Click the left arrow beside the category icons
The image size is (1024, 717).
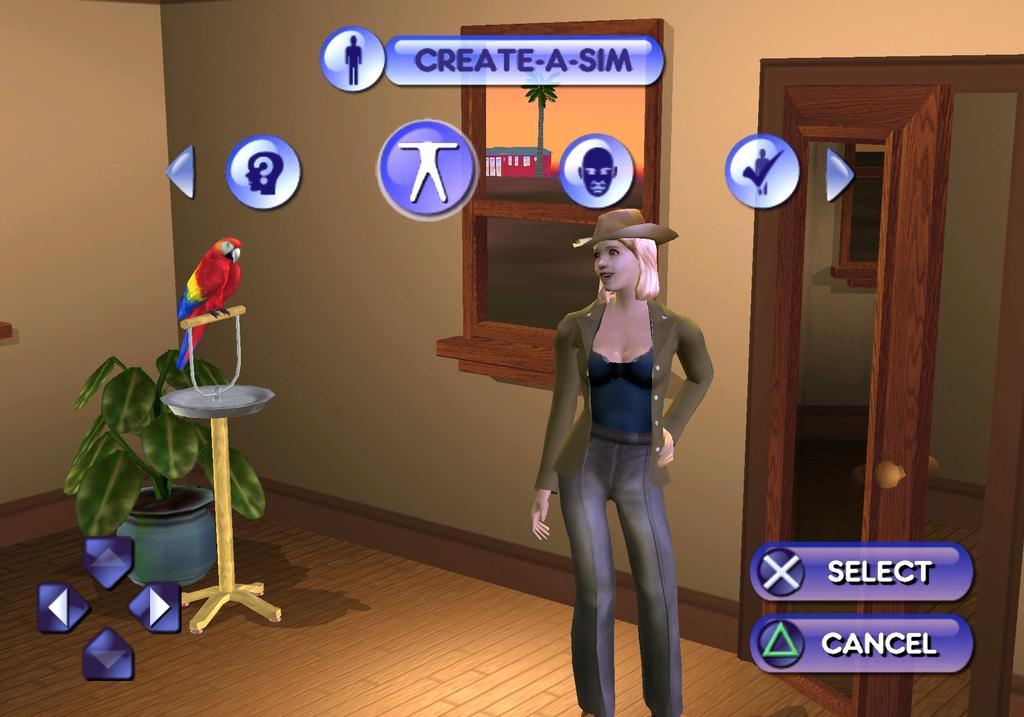tap(181, 172)
